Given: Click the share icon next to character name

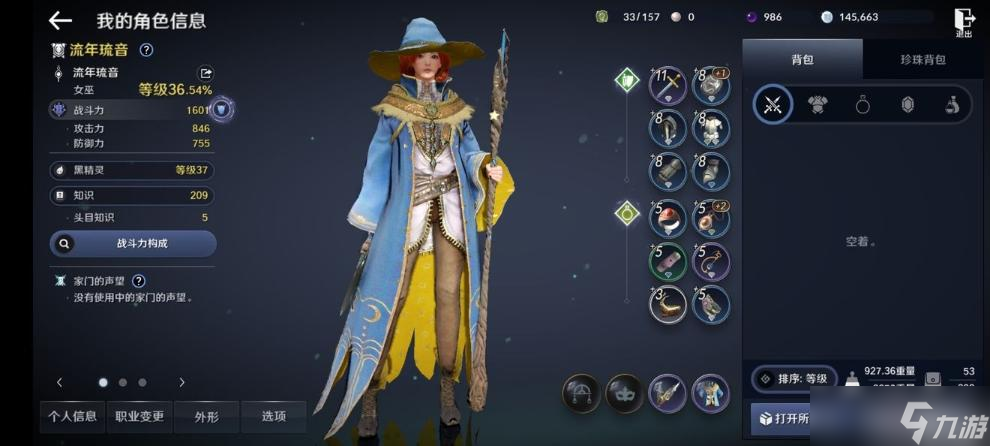Looking at the screenshot, I should 206,72.
